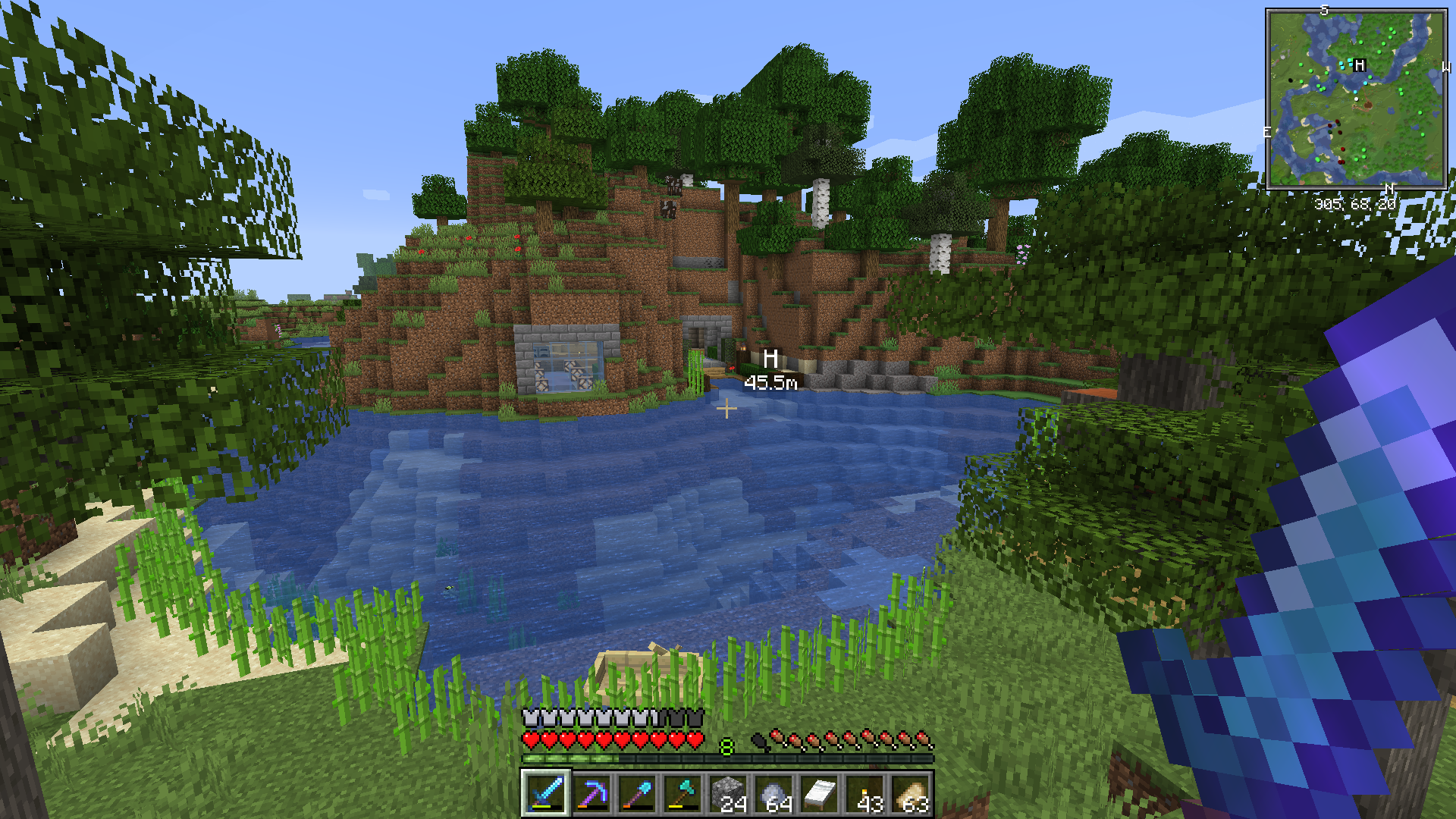Pick the diamond axe hotbar slot
The height and width of the screenshot is (819, 1456).
(x=682, y=794)
